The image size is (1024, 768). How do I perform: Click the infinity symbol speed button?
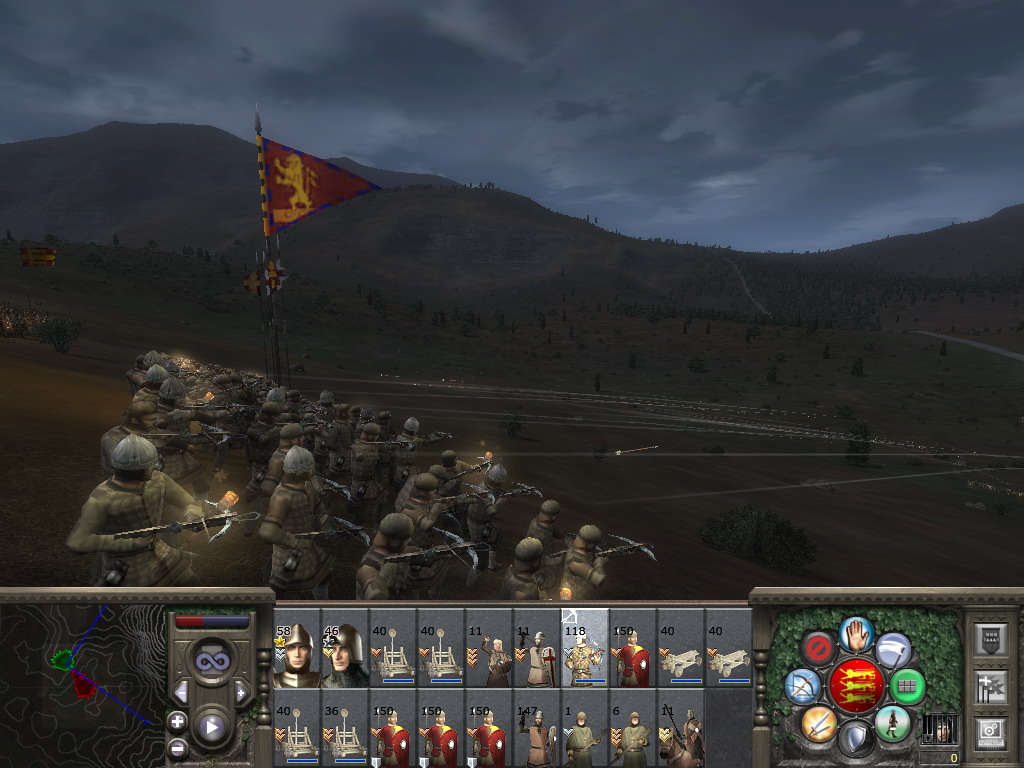click(x=211, y=662)
